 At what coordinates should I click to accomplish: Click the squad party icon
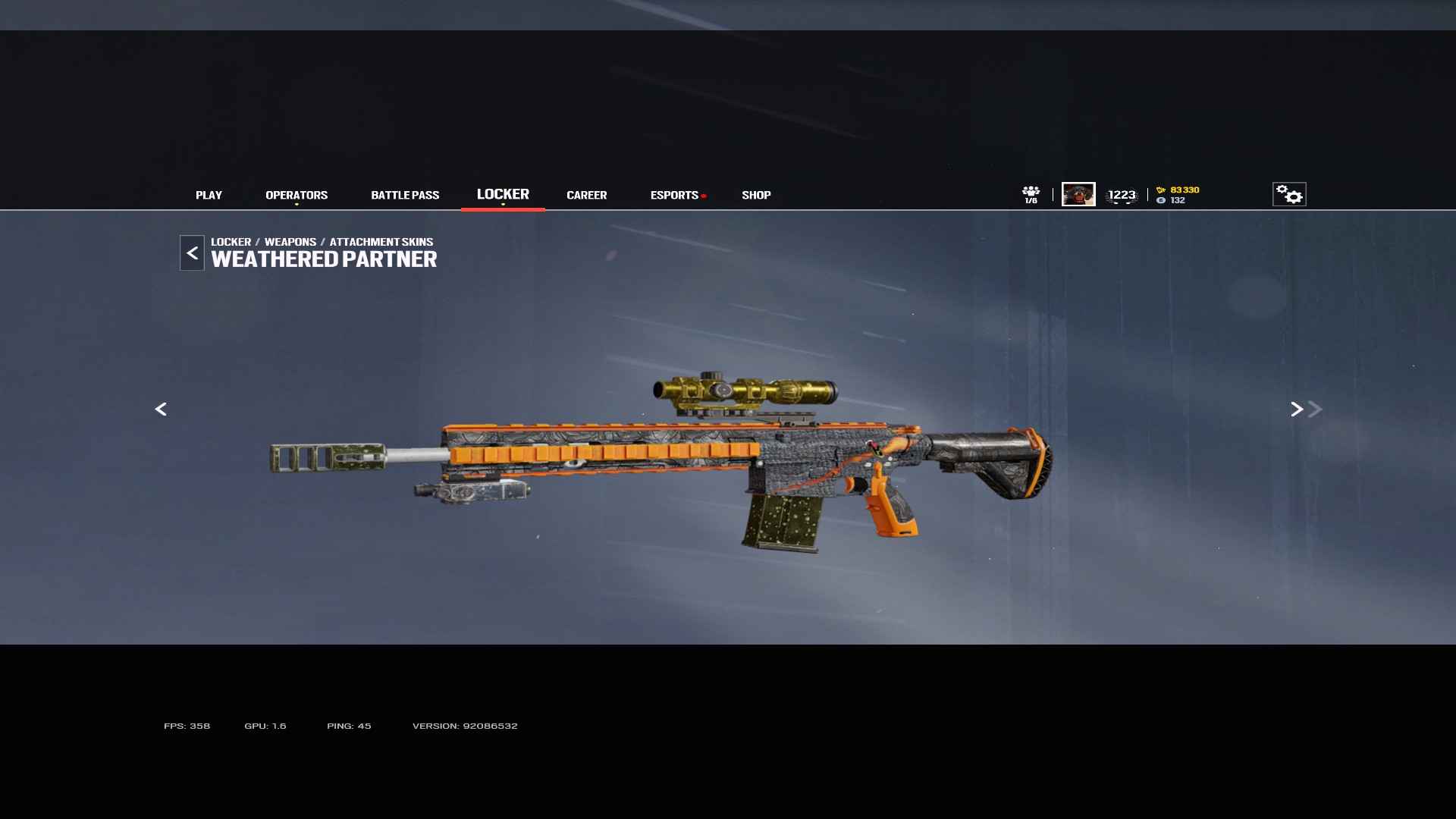pyautogui.click(x=1031, y=194)
